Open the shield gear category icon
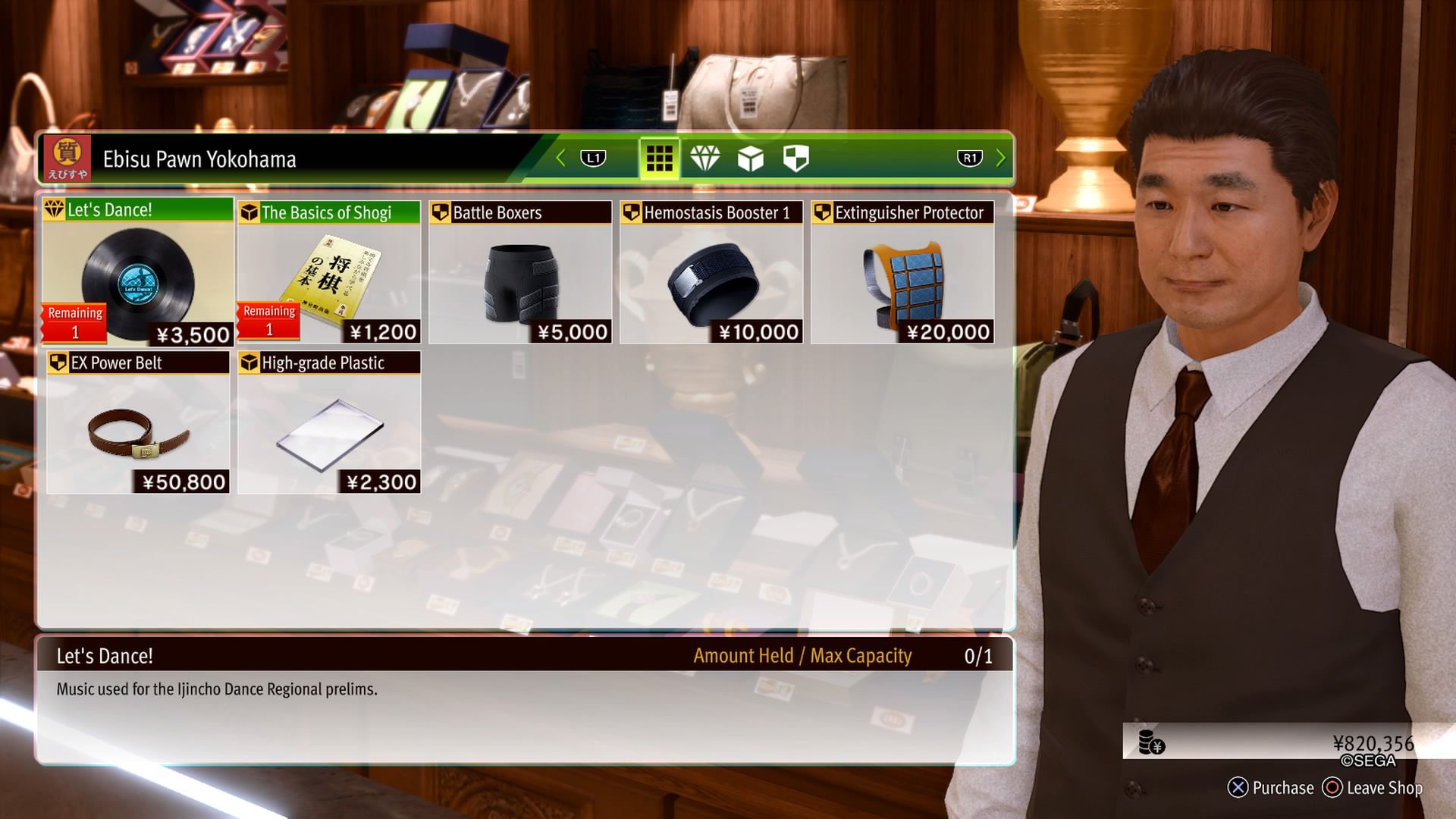 [795, 158]
